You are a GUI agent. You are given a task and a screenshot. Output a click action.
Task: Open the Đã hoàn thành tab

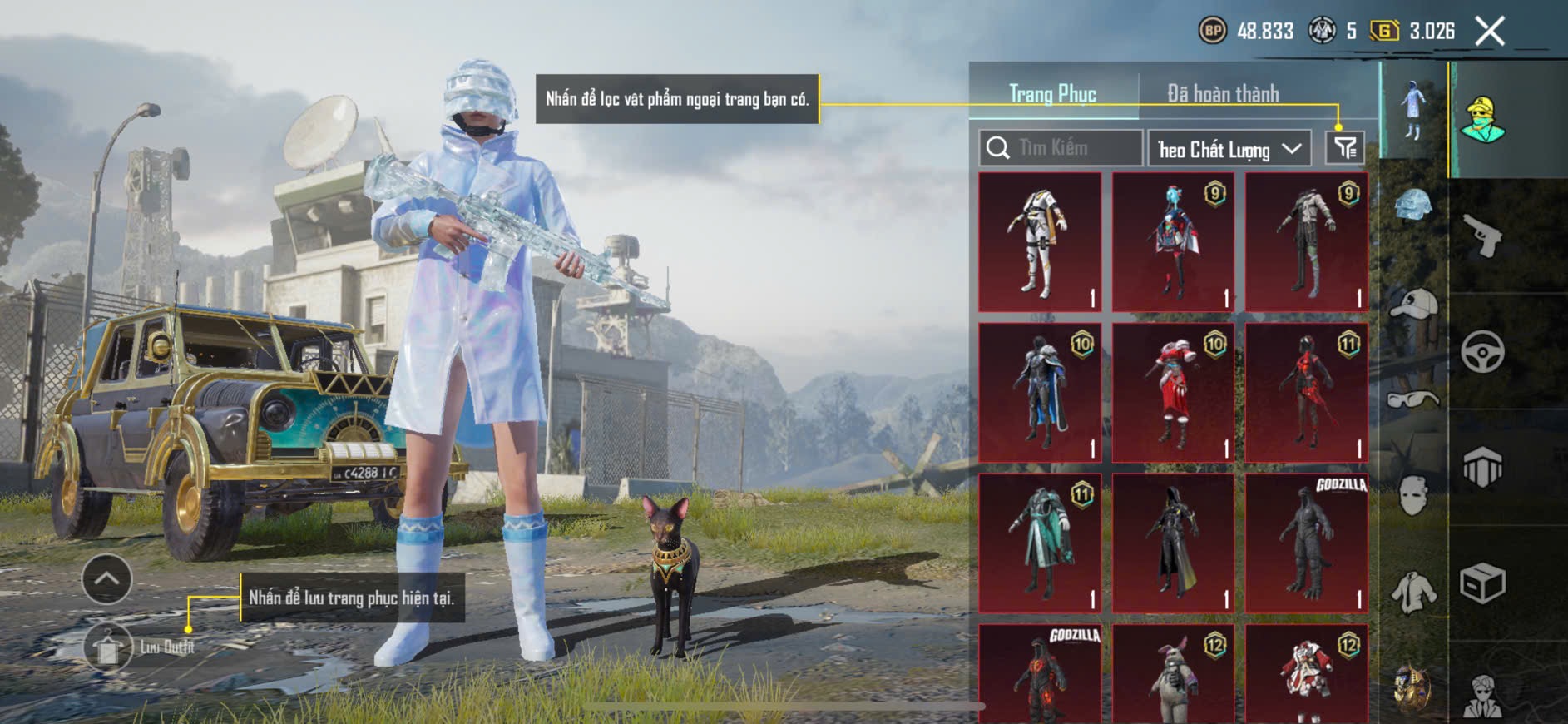click(x=1222, y=94)
